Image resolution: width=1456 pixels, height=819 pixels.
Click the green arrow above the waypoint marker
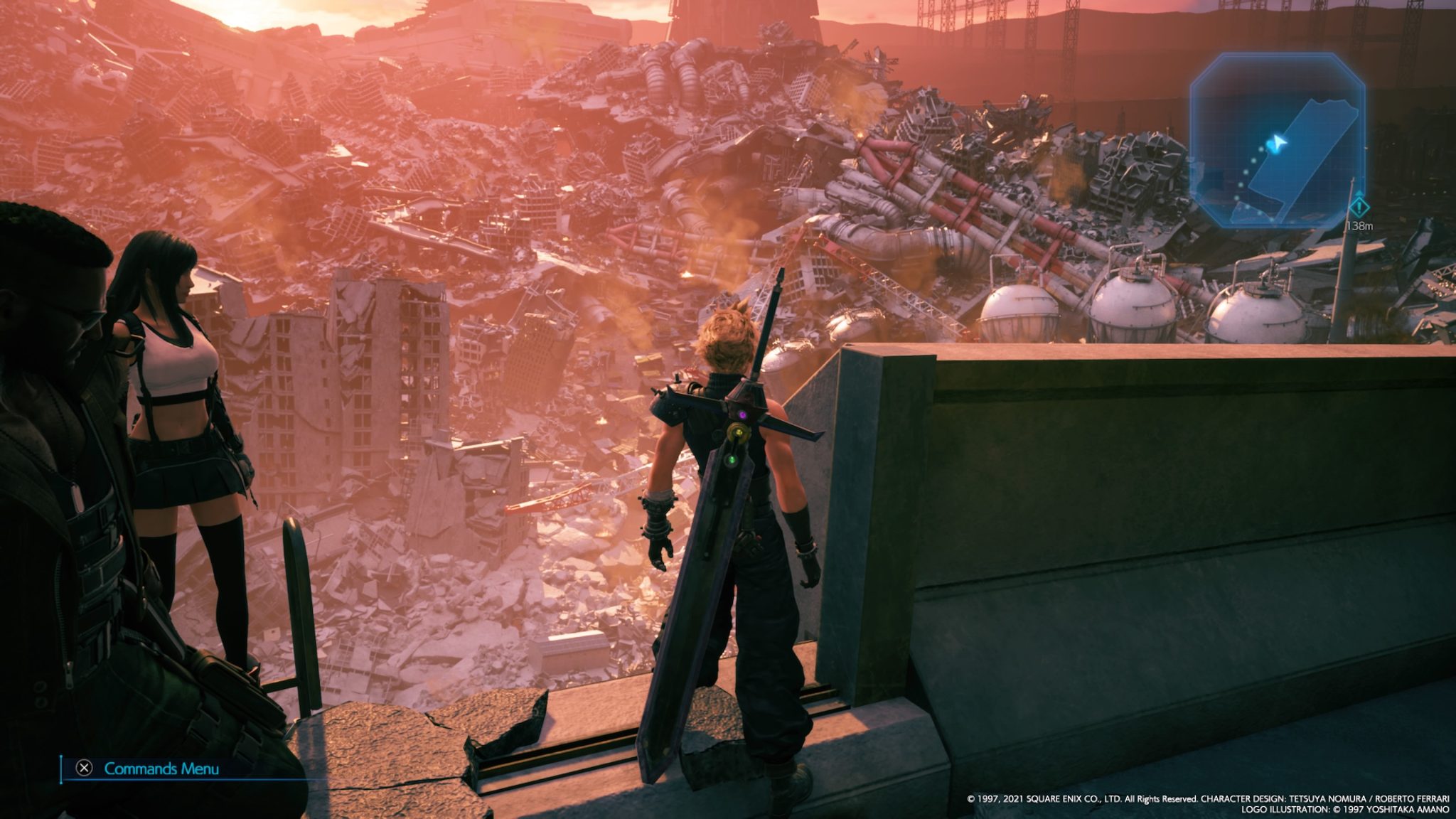click(x=1358, y=193)
